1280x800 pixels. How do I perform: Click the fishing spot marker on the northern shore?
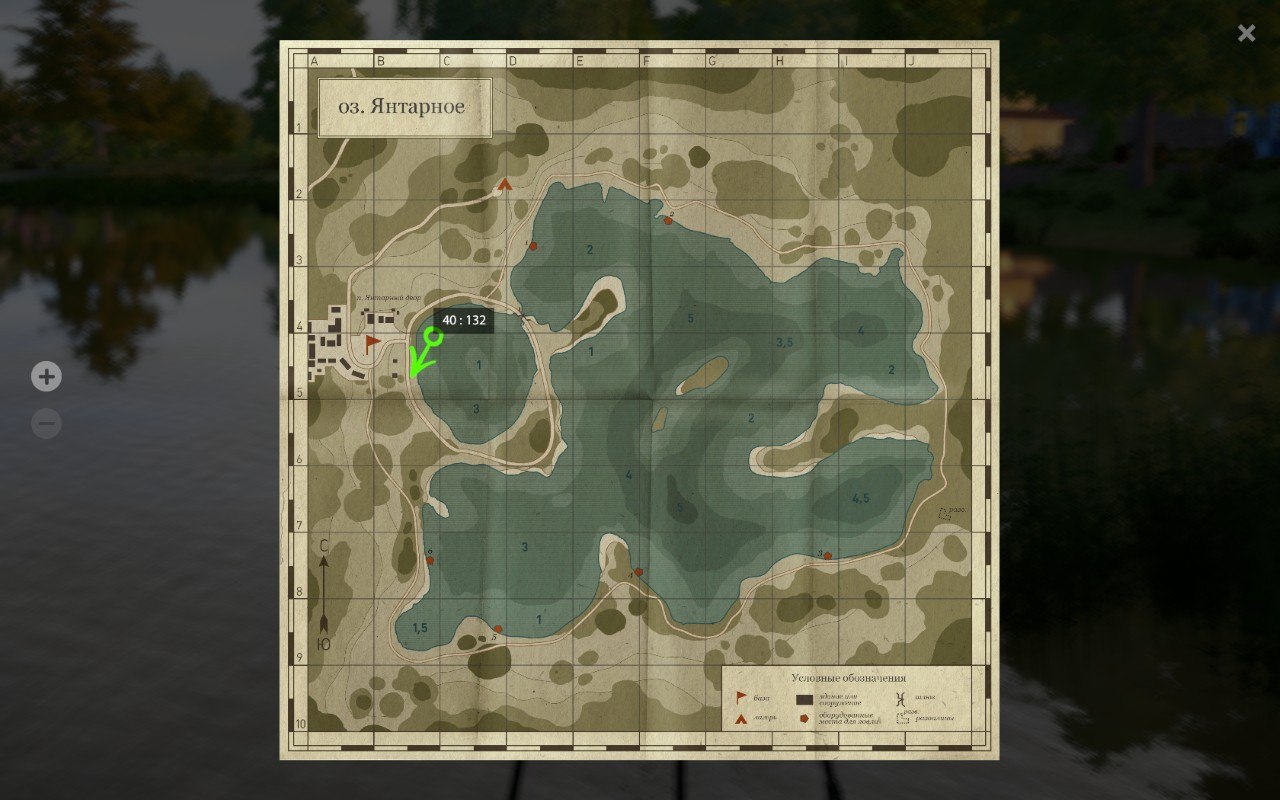[x=668, y=219]
